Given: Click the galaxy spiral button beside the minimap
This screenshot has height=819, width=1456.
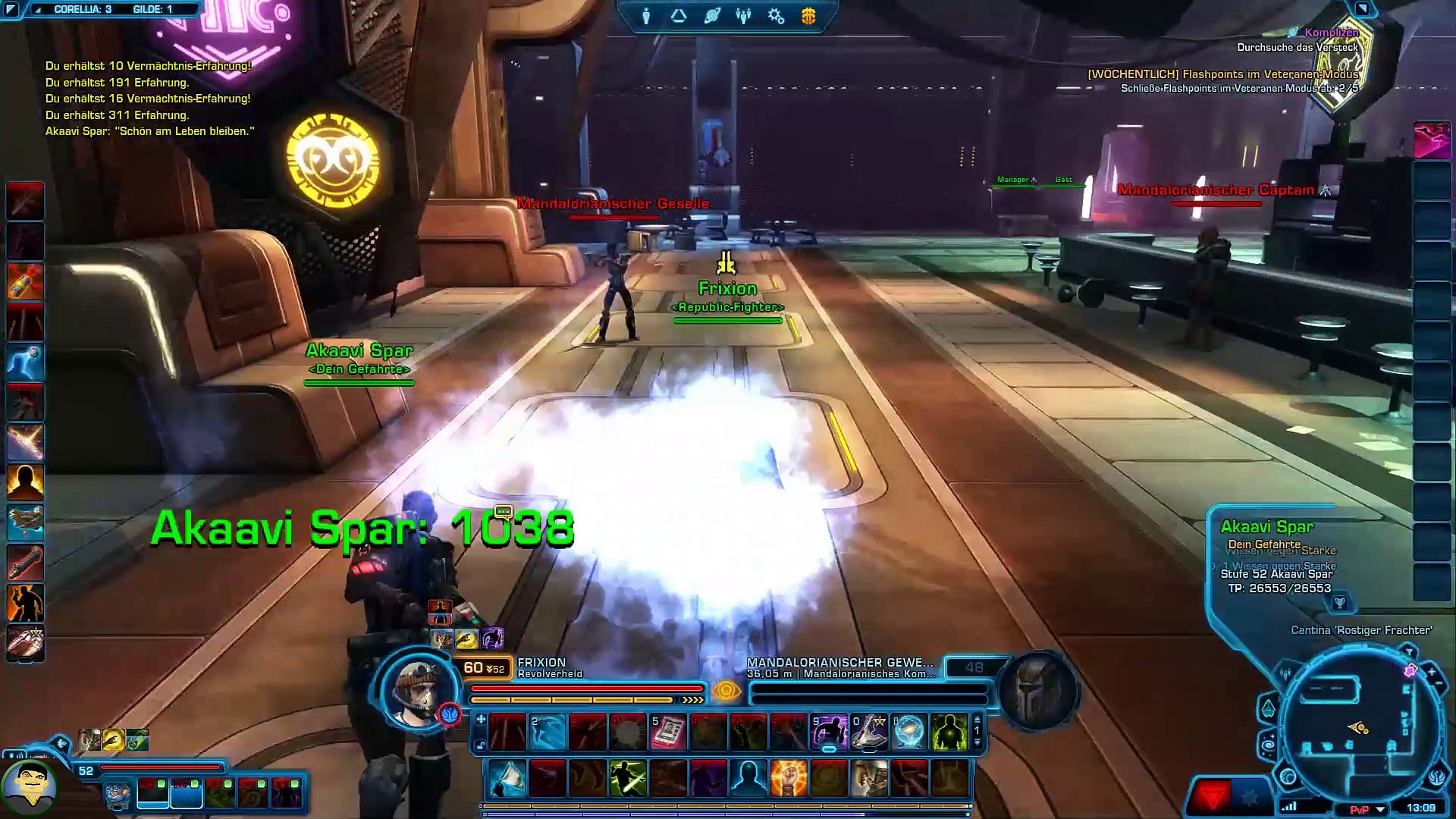Looking at the screenshot, I should [x=1269, y=746].
